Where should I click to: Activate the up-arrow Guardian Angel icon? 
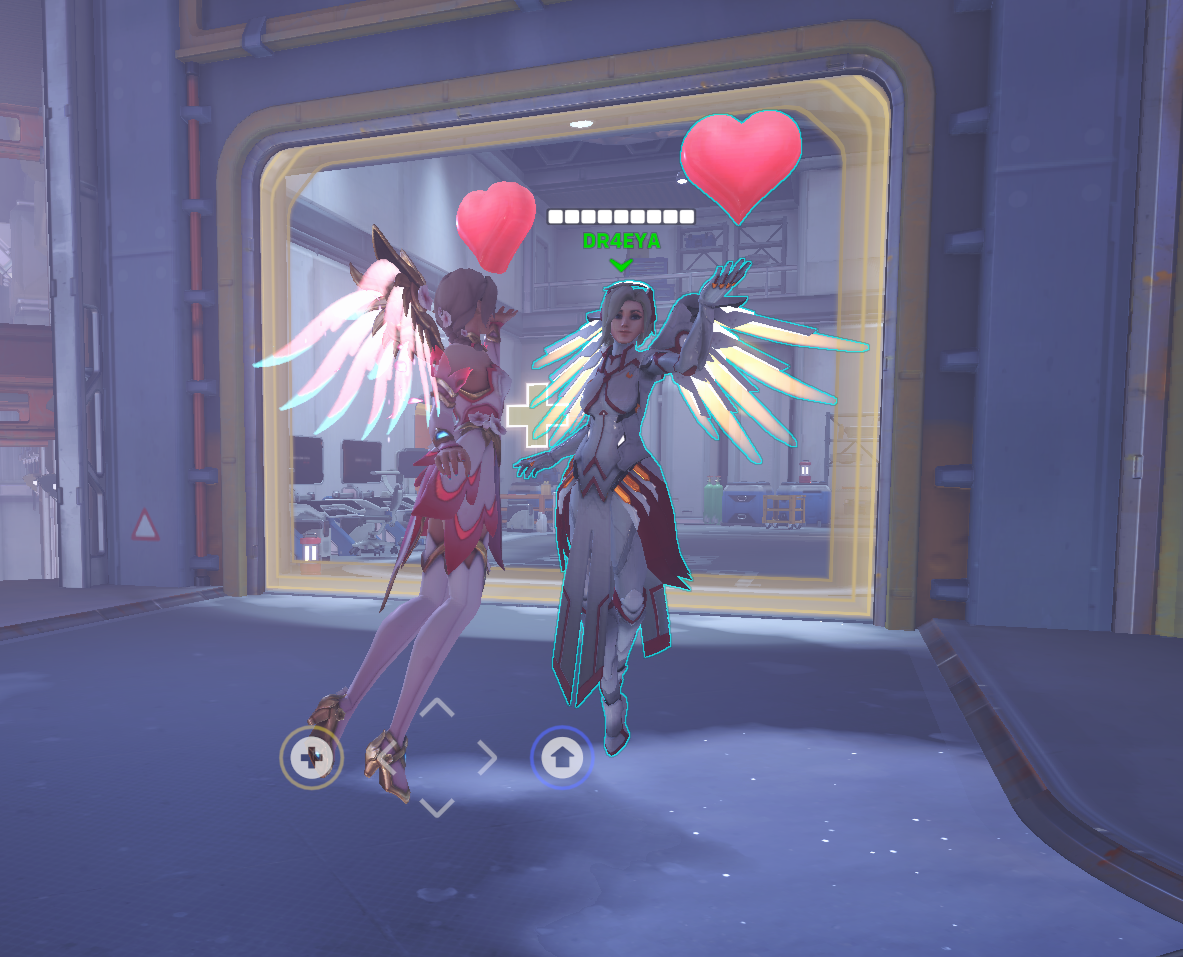tap(562, 758)
